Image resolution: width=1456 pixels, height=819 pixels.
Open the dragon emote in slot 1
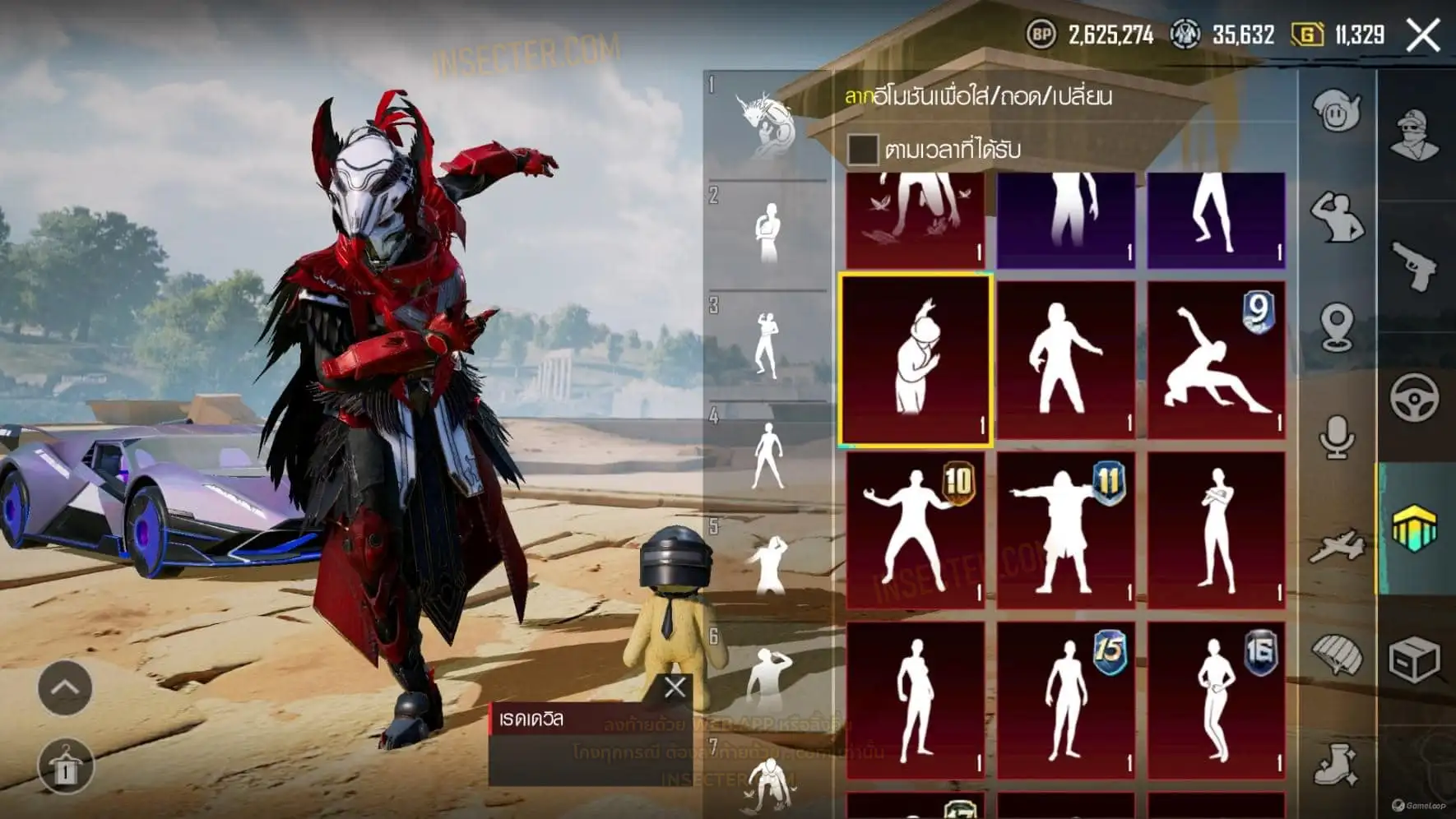pos(767,125)
